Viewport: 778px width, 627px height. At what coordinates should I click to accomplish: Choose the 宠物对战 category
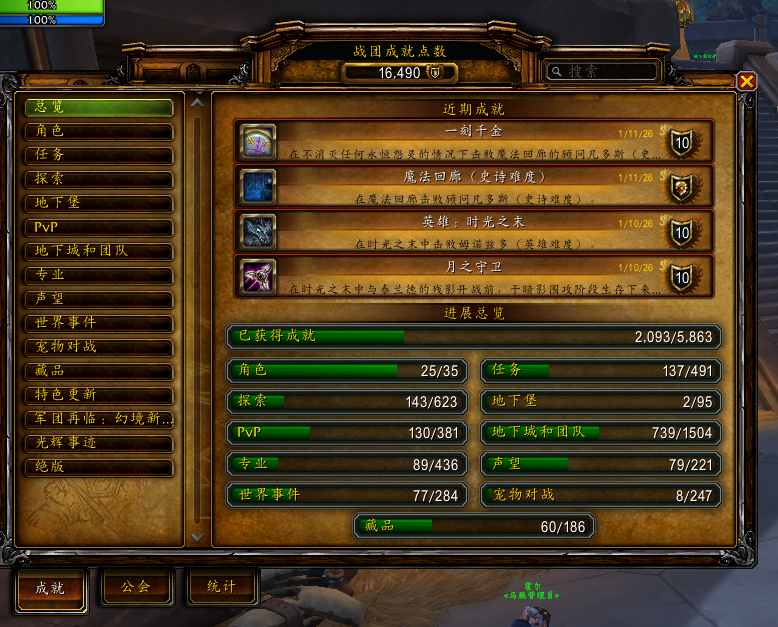click(99, 347)
